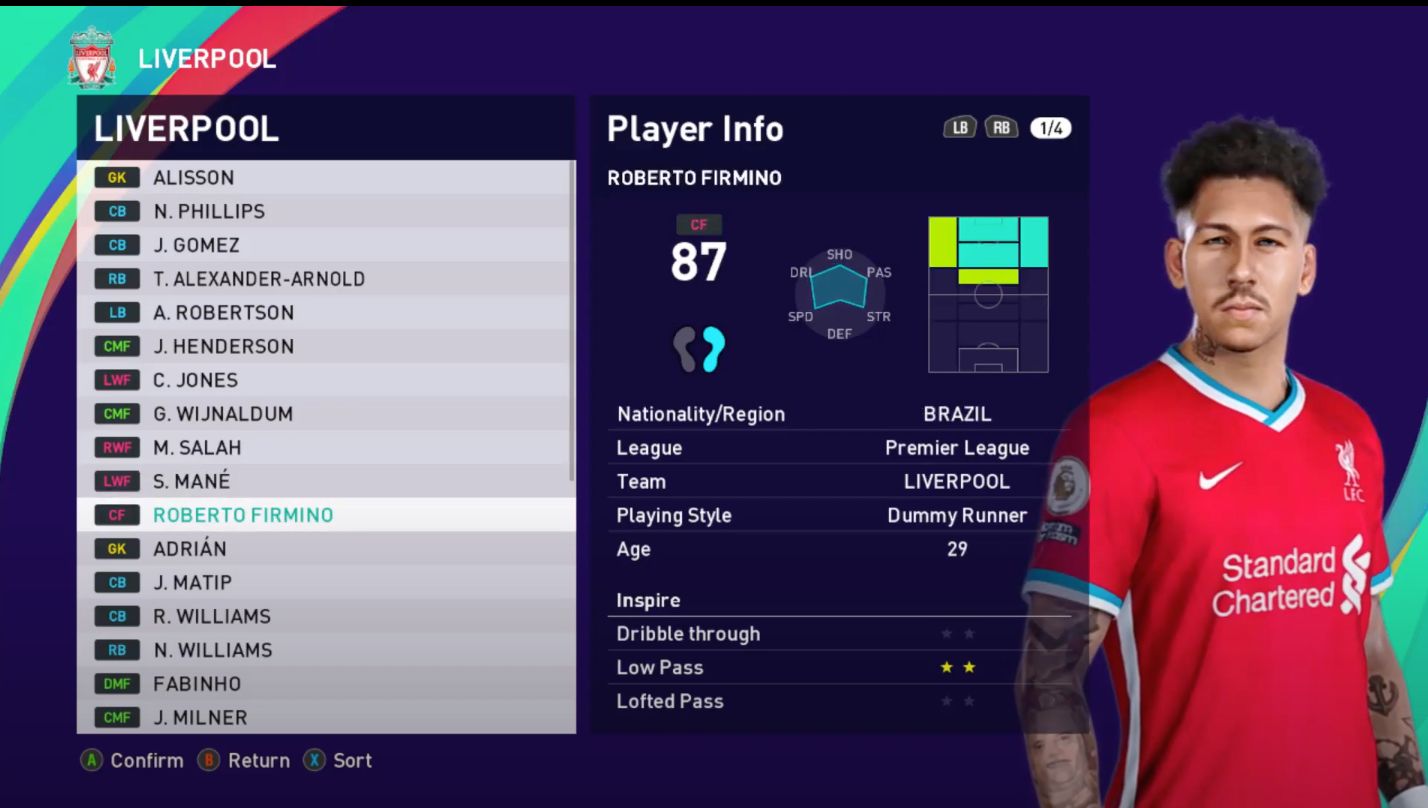Image resolution: width=1428 pixels, height=808 pixels.
Task: Click the CMF badge beside J. HENDERSON
Action: click(x=117, y=346)
